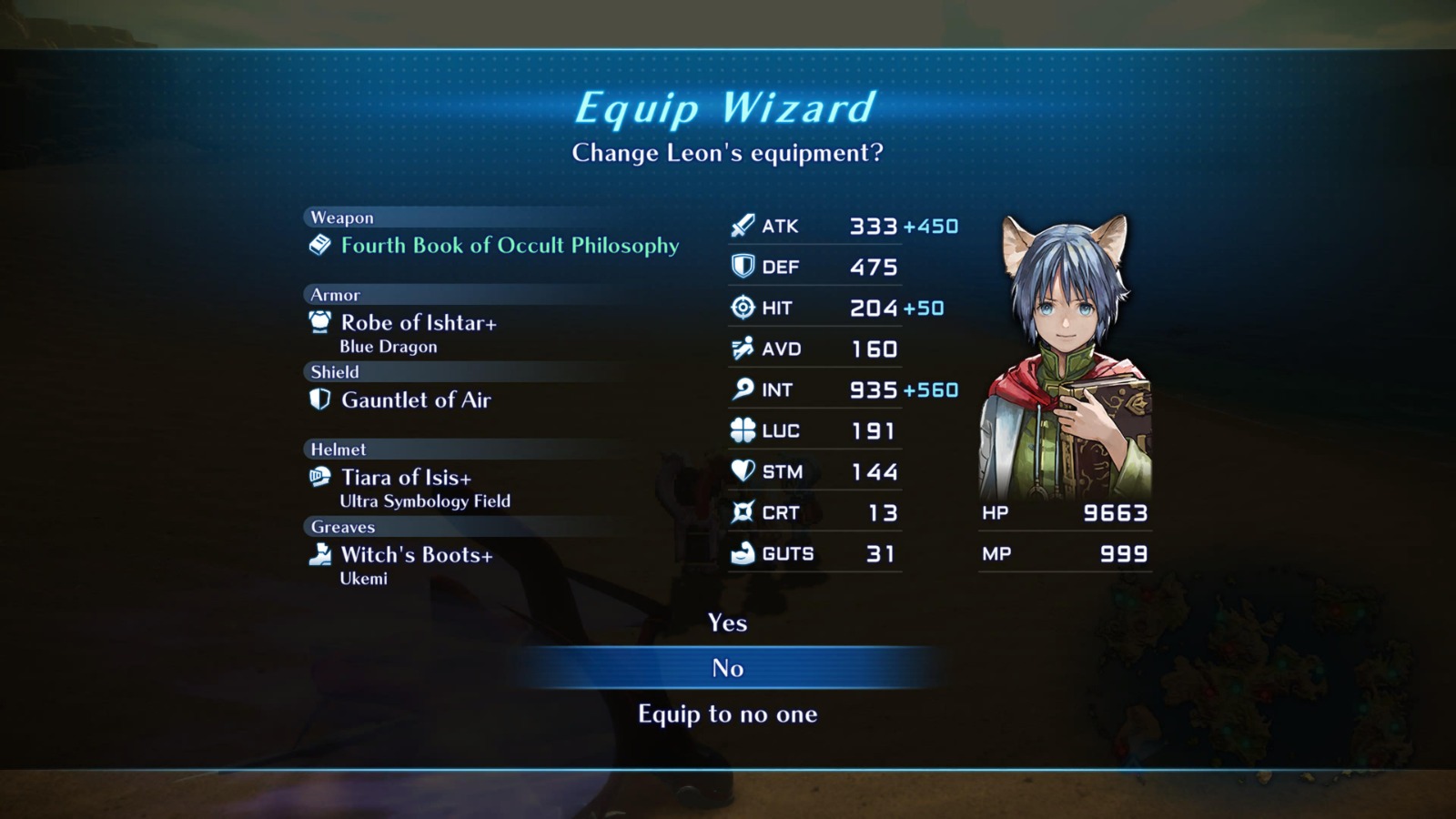The height and width of the screenshot is (819, 1456).
Task: Click the key icon next to INT stat
Action: click(741, 389)
